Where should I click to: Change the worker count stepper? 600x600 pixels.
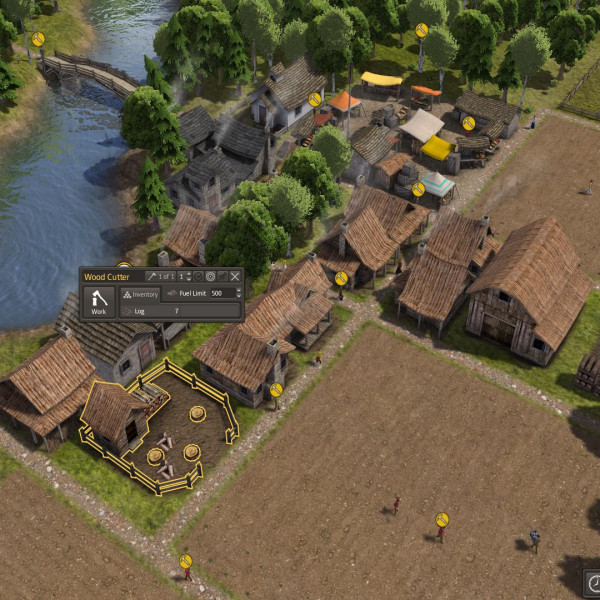[186, 276]
